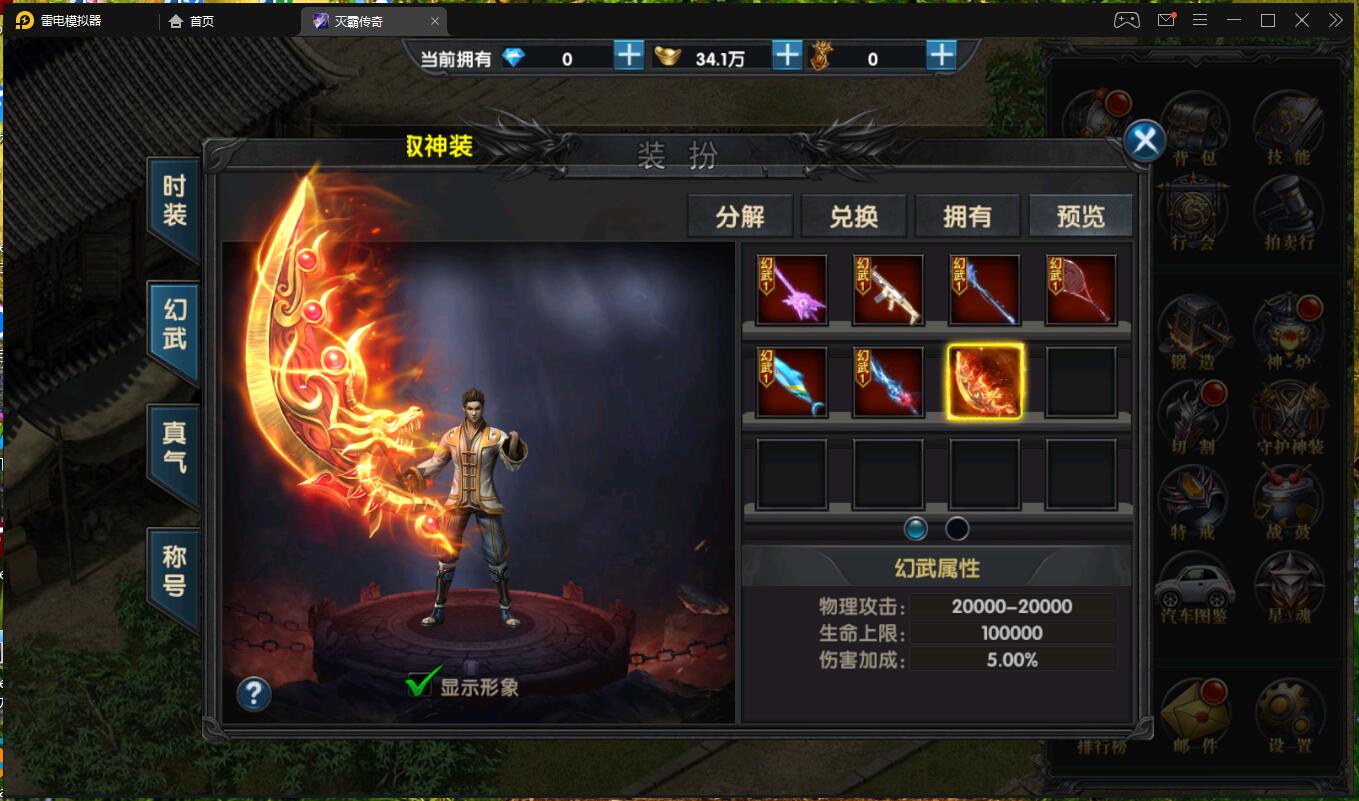This screenshot has width=1359, height=801.
Task: Open the question mark help button
Action: pos(254,693)
